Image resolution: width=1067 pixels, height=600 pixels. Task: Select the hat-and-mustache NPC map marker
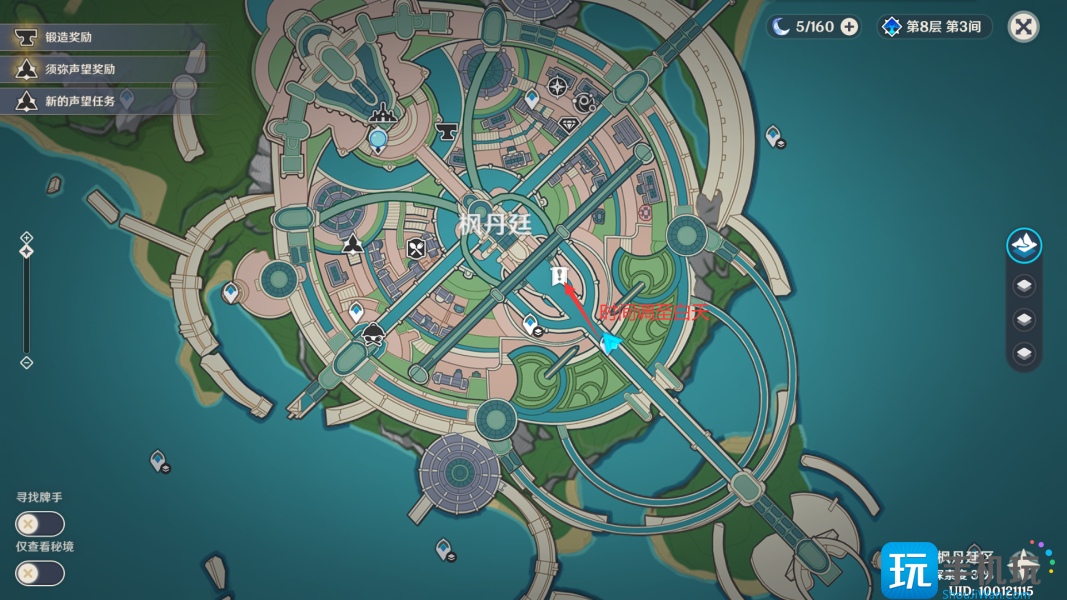(x=374, y=334)
